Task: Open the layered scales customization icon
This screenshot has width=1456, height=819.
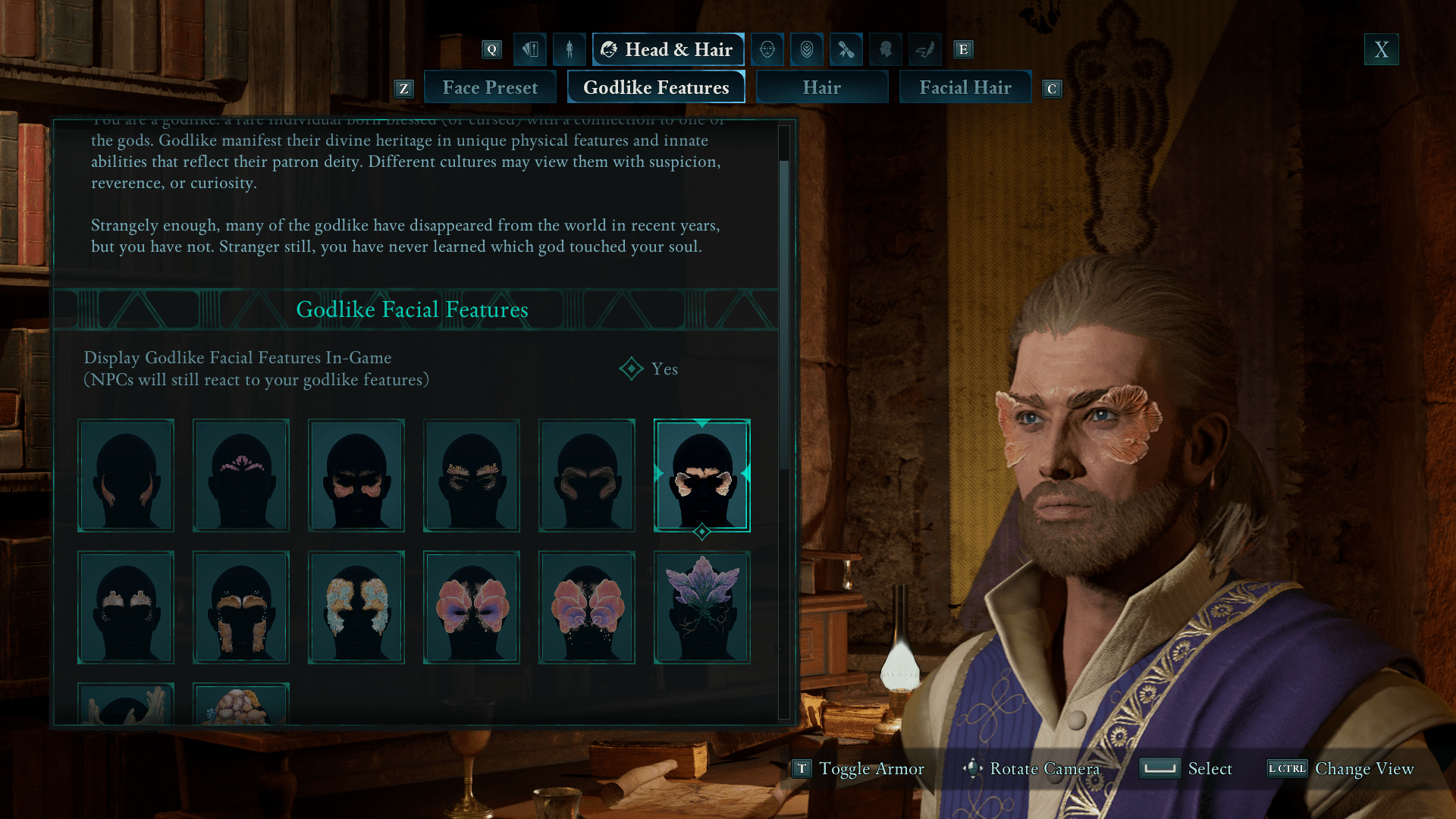Action: tap(806, 49)
